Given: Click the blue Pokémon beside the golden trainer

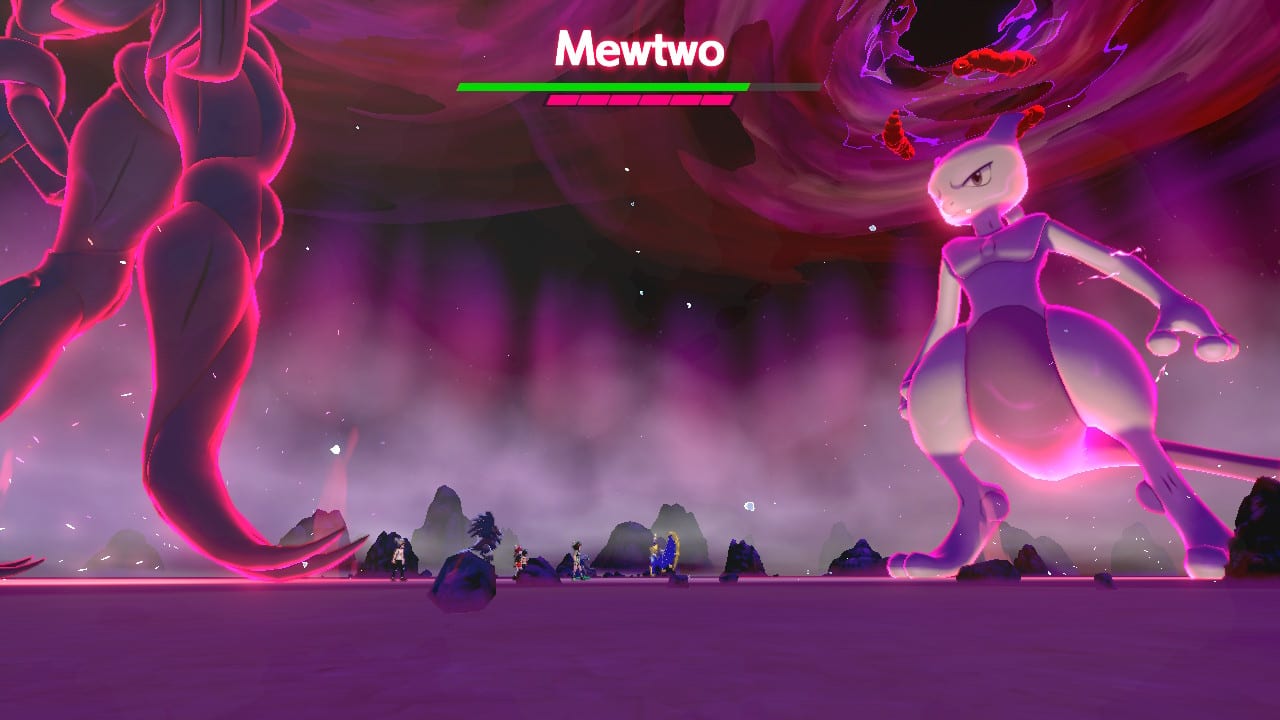Looking at the screenshot, I should point(667,558).
